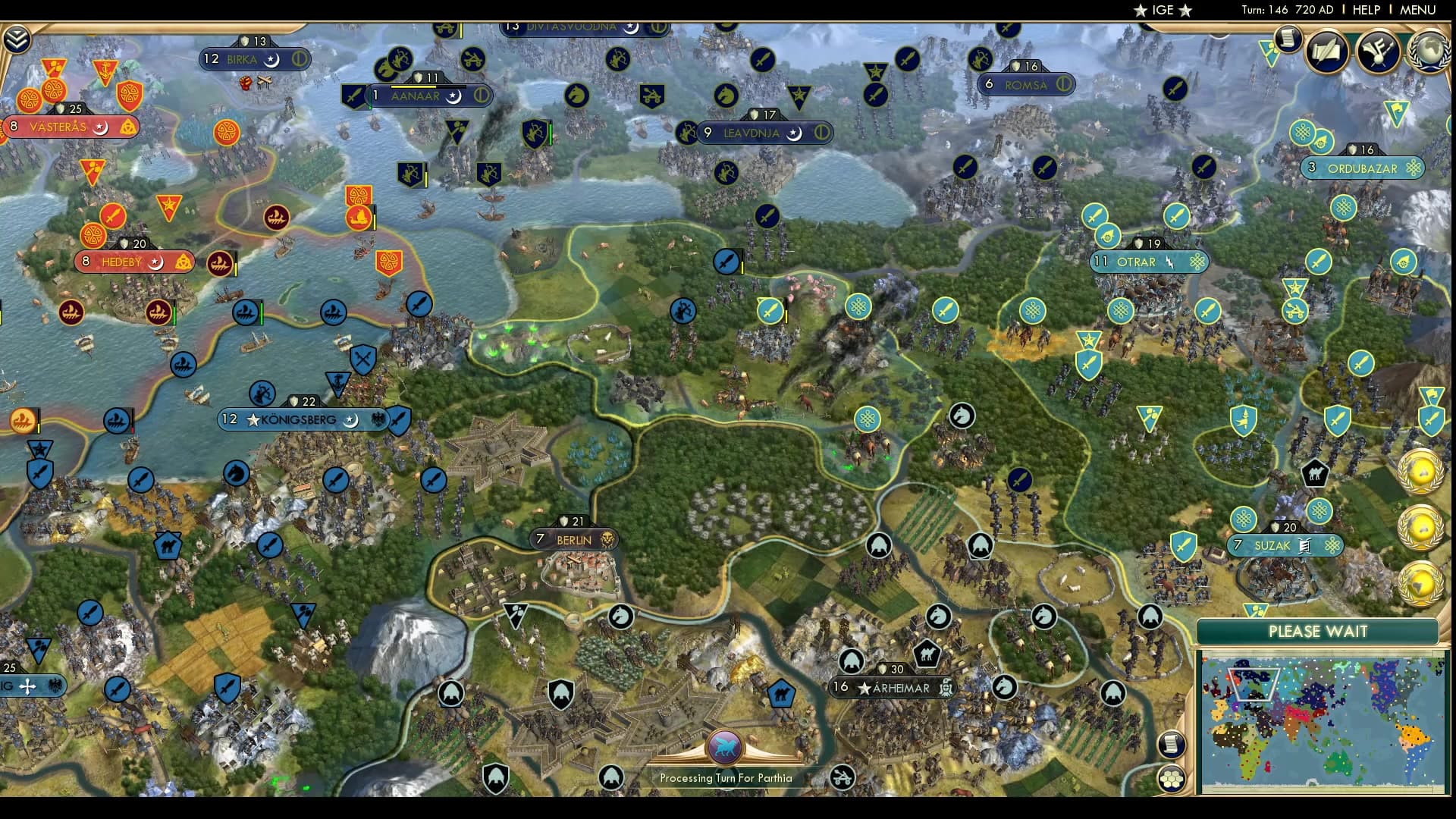This screenshot has width=1456, height=819.
Task: Click the camel caravan notification on the right edge
Action: click(x=1315, y=473)
